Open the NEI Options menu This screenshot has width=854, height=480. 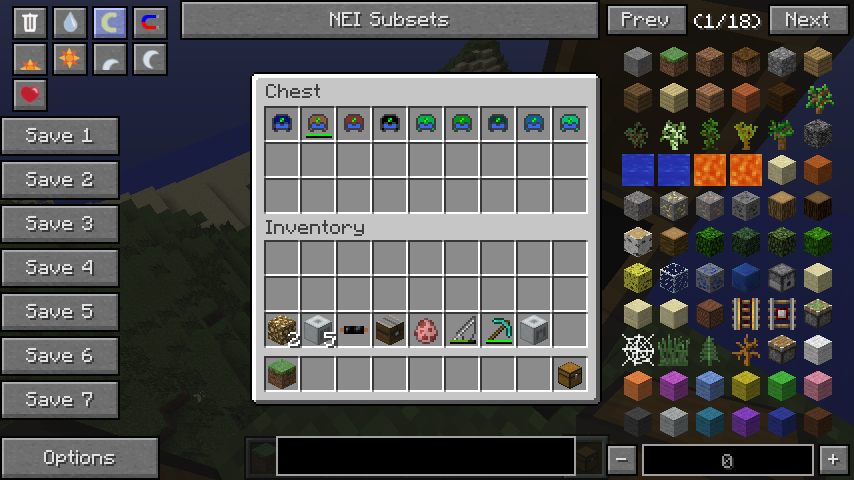pos(79,458)
